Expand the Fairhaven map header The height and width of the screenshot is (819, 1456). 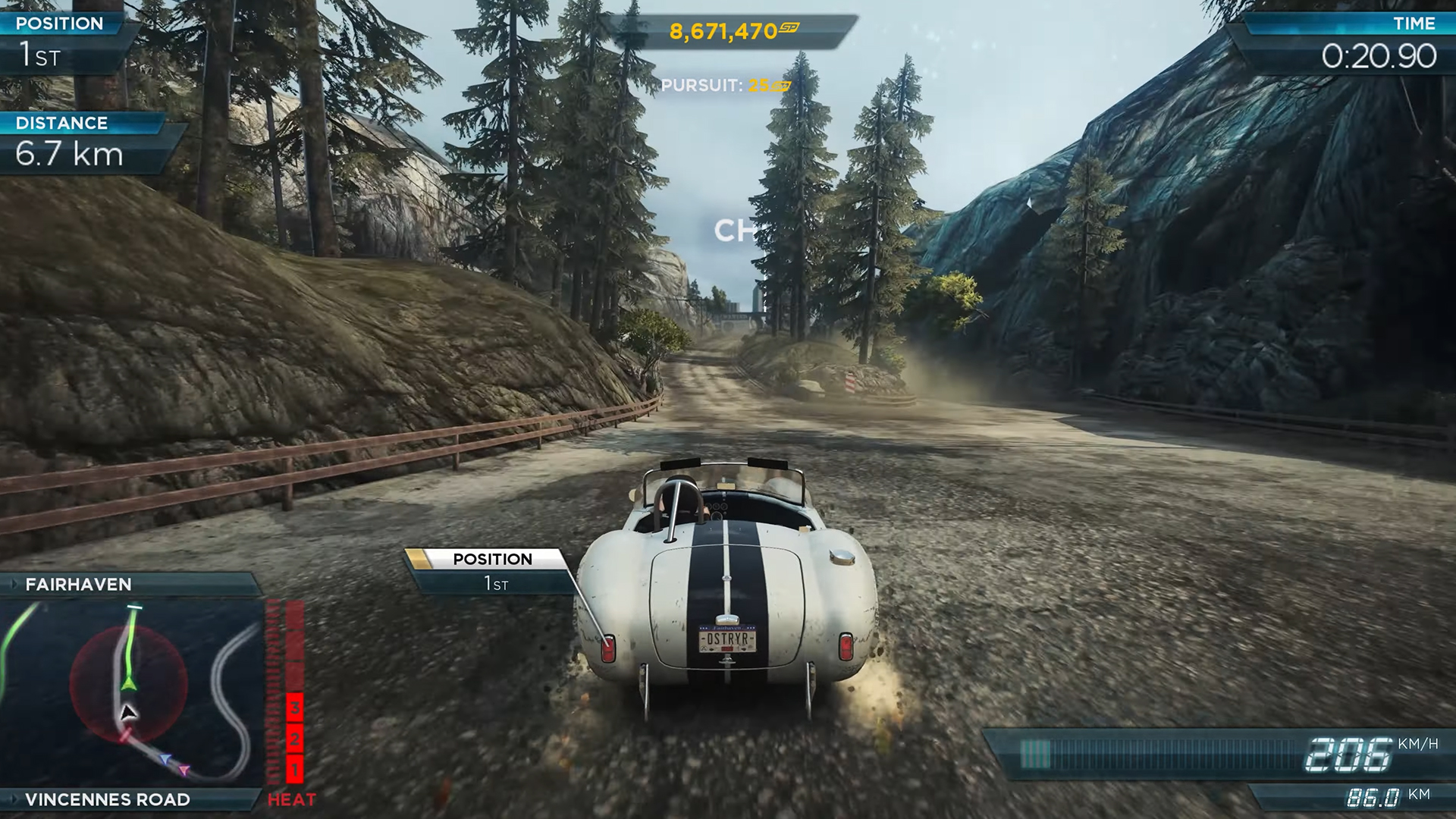tap(14, 584)
